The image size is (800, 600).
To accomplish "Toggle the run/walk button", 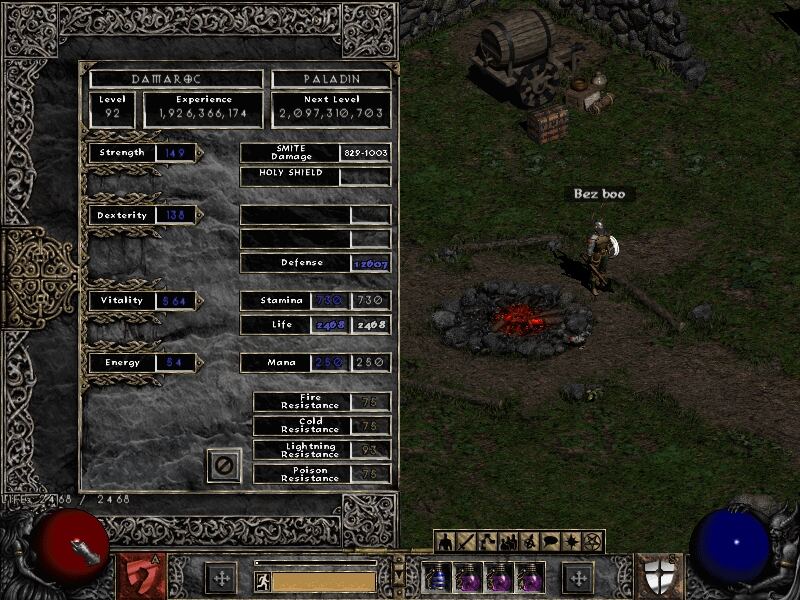I will (x=262, y=579).
